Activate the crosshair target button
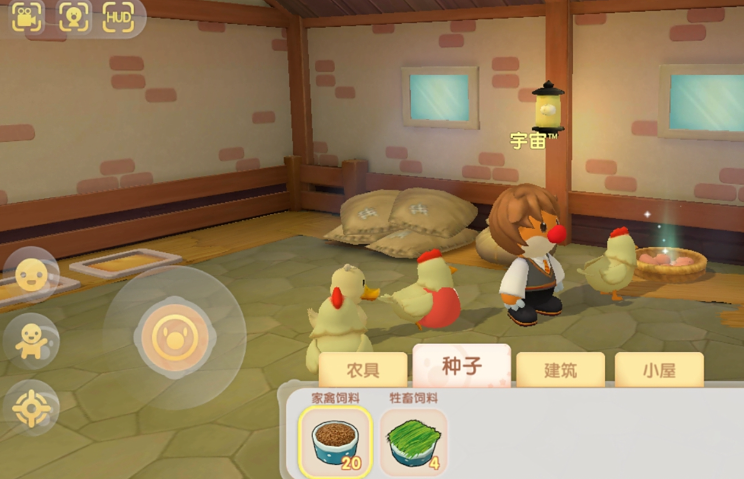The width and height of the screenshot is (744, 479). [31, 408]
